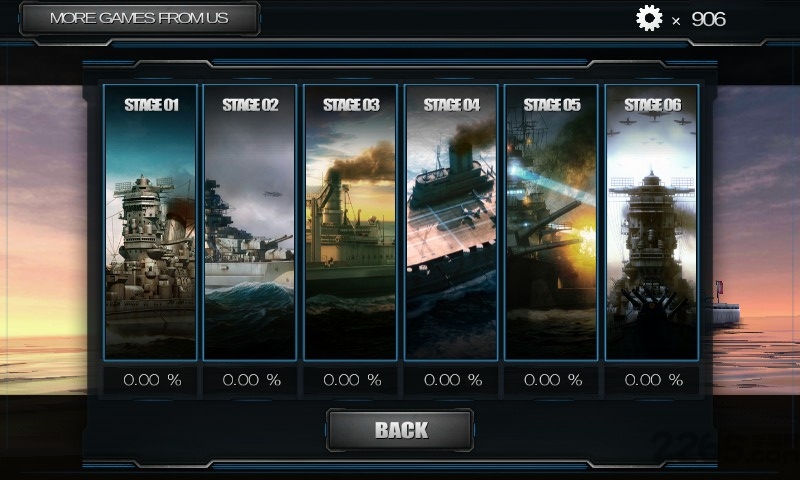Start Stage 04 from the level list
Screen dimensions: 800x480
451,222
